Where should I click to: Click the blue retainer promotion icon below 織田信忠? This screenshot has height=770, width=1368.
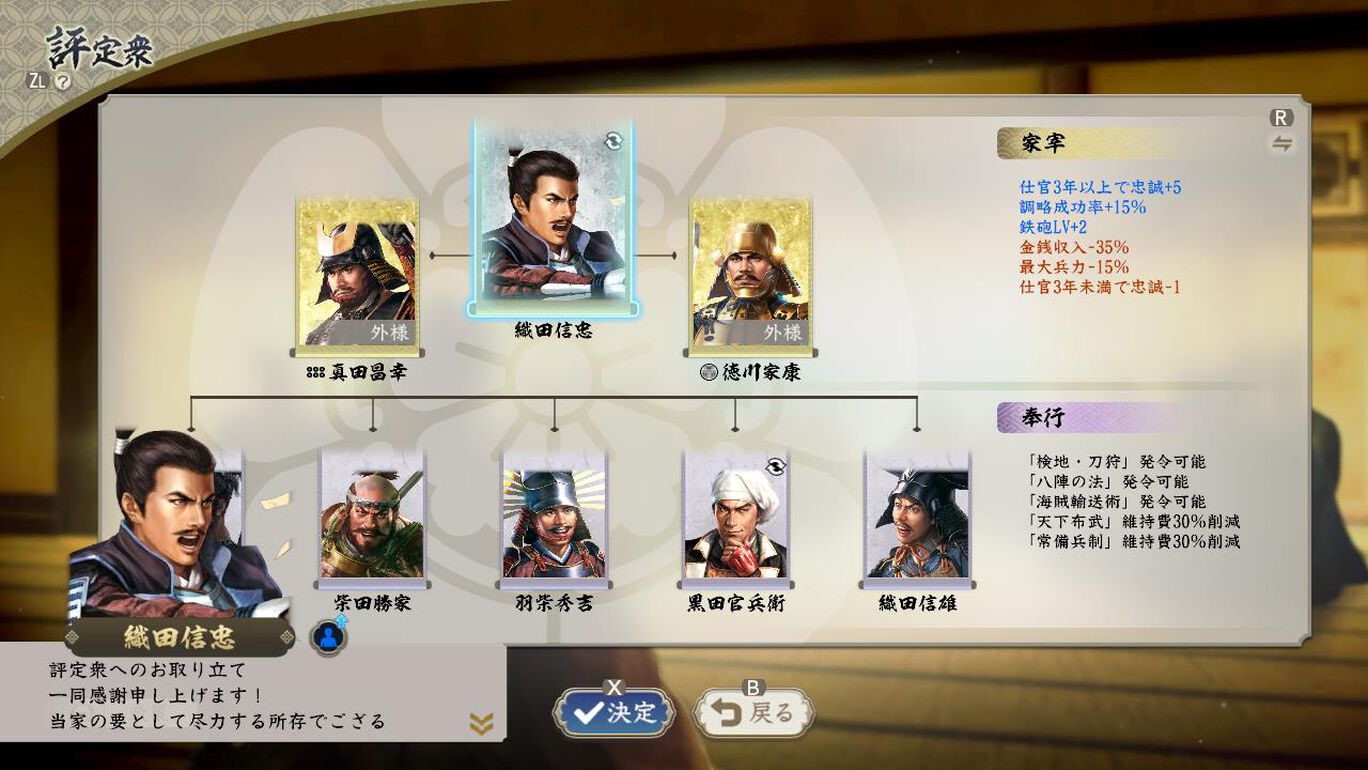(328, 636)
